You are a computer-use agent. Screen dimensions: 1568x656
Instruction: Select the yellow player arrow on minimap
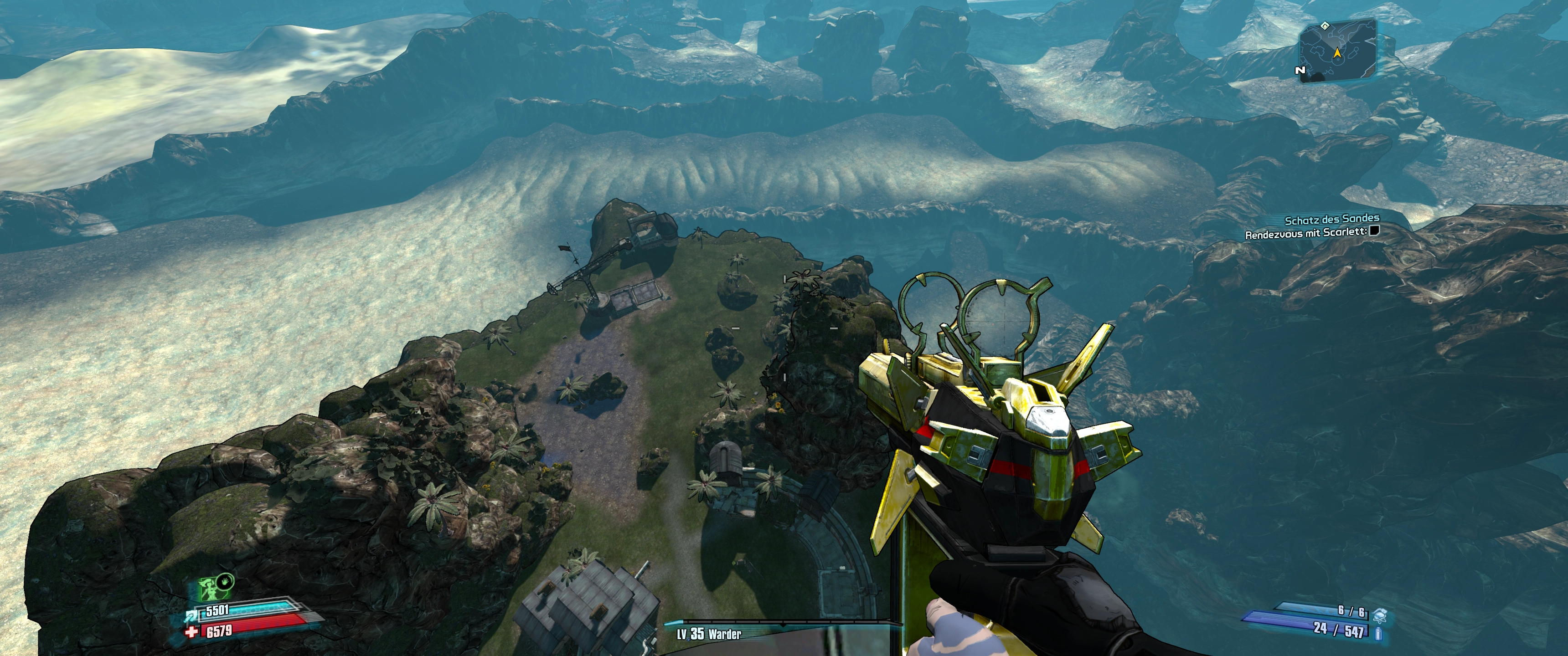point(1337,53)
